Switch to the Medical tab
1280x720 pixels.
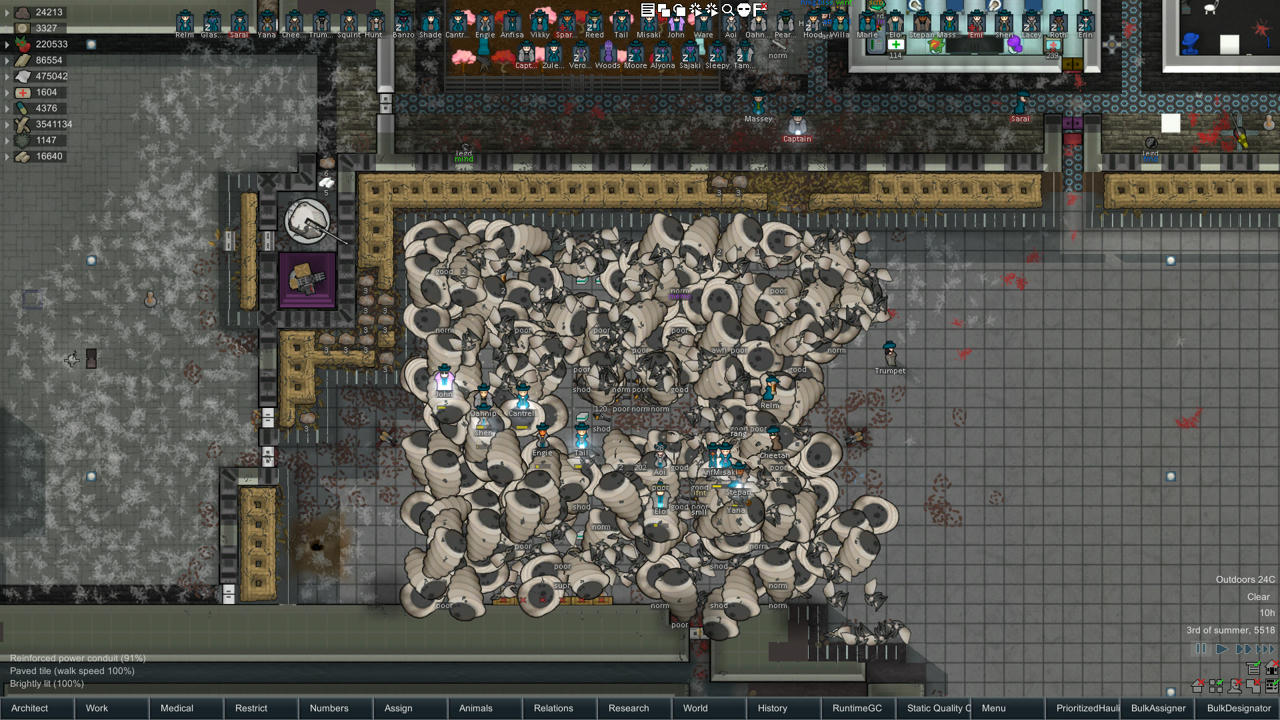[x=177, y=708]
